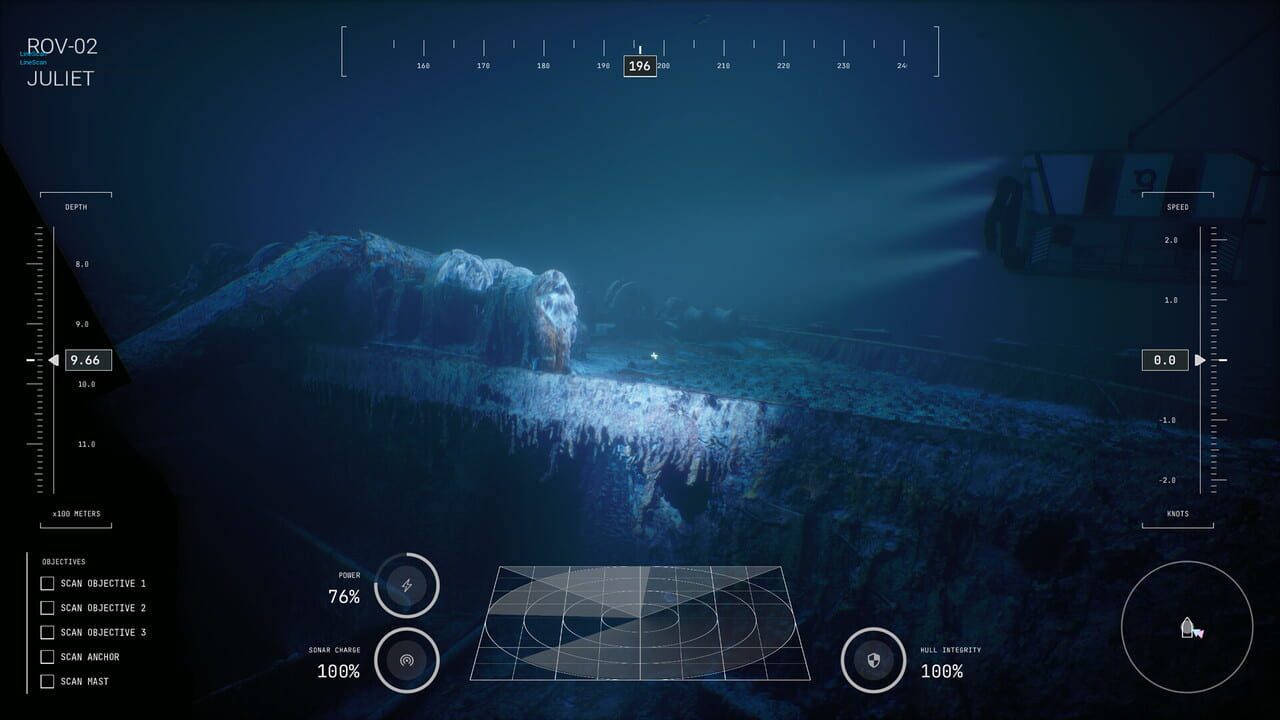1280x720 pixels.
Task: Select the LineScan mode label
Action: pos(35,61)
